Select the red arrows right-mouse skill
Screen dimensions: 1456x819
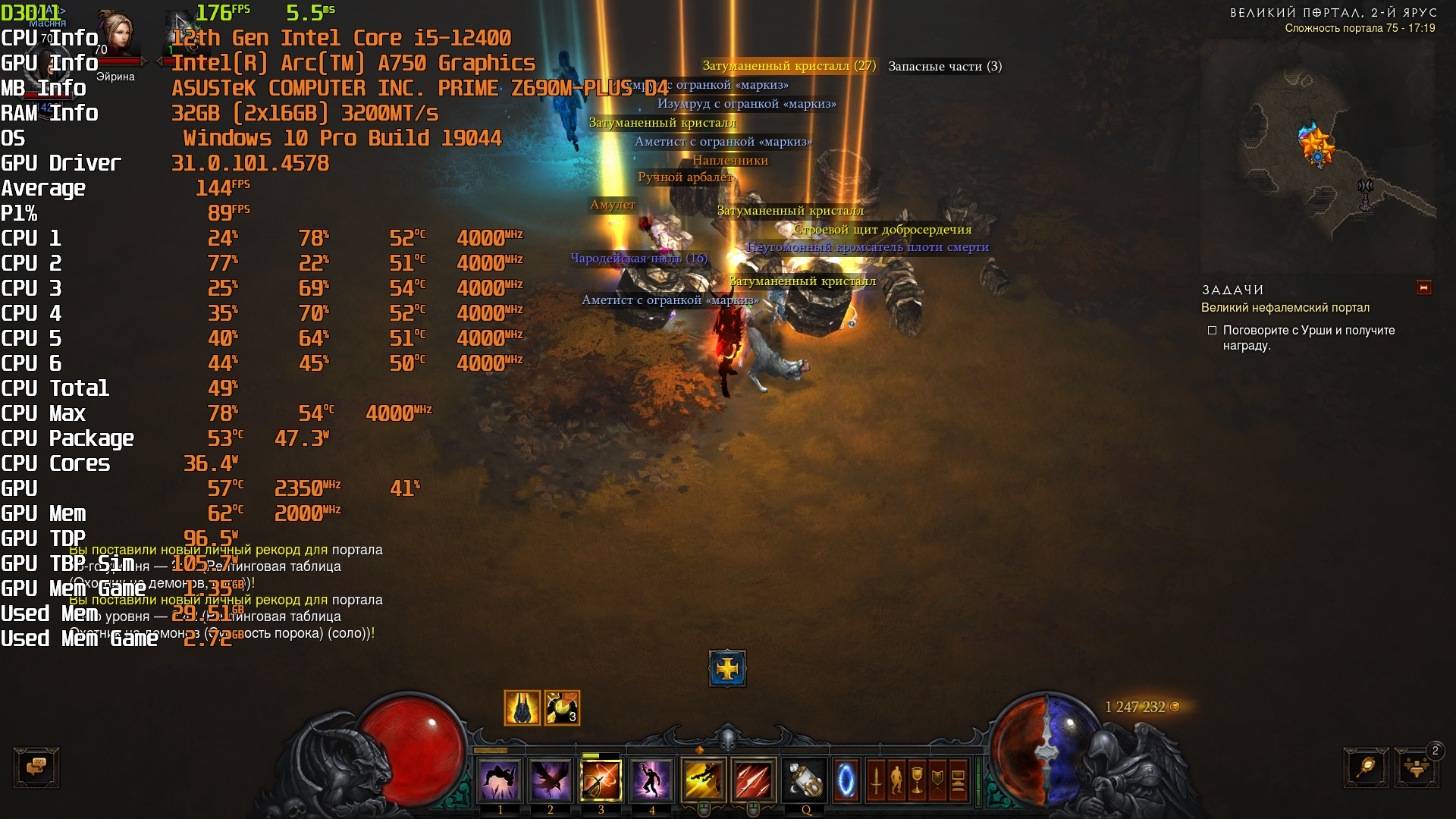pos(753,780)
